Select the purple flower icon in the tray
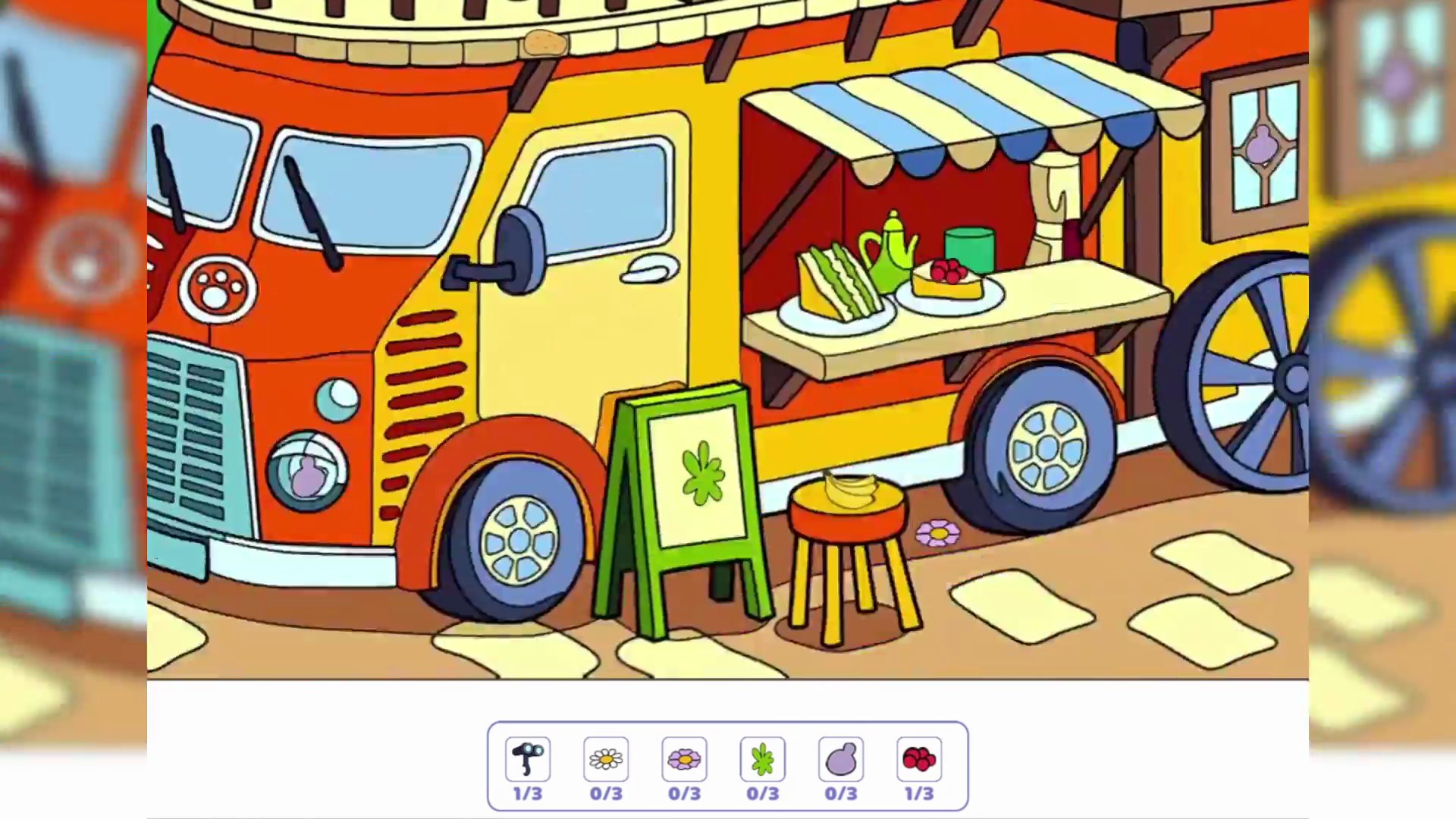Viewport: 1456px width, 819px height. pyautogui.click(x=684, y=759)
